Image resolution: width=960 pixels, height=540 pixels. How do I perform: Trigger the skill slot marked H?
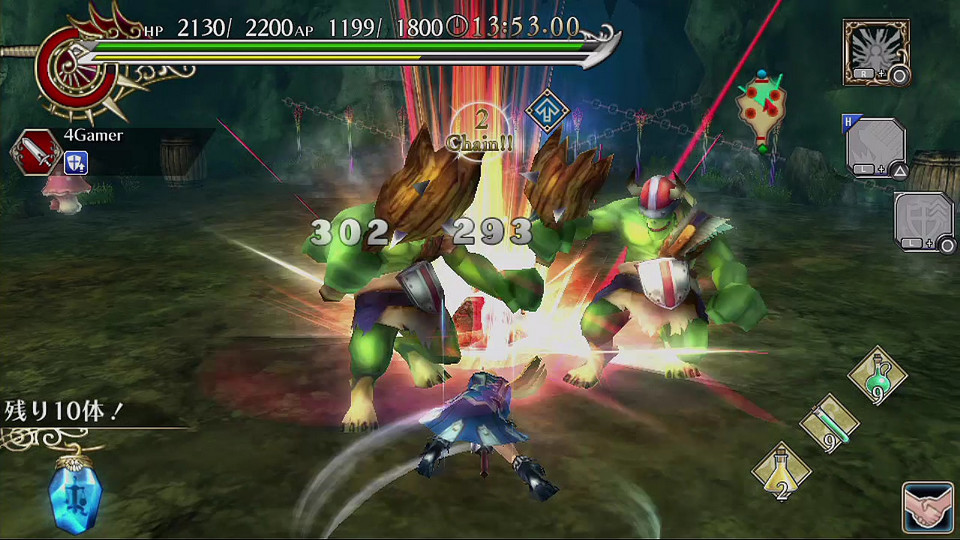[876, 148]
